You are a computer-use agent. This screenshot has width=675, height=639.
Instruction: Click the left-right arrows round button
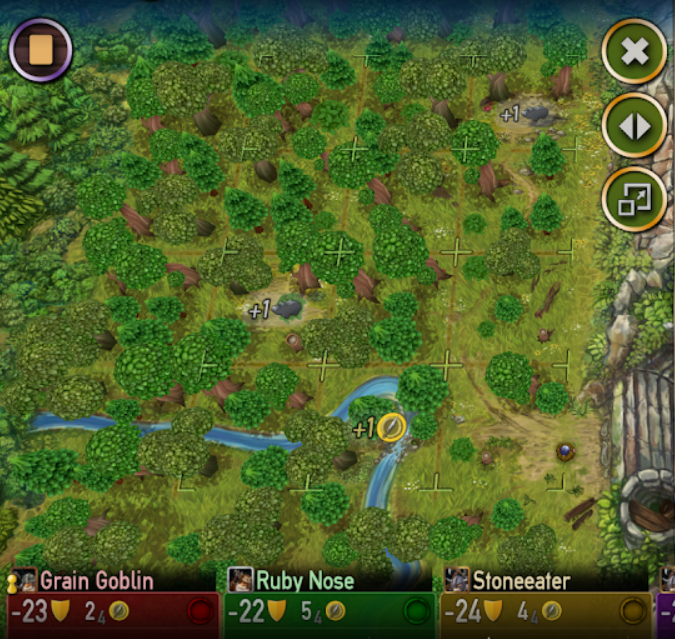click(634, 126)
